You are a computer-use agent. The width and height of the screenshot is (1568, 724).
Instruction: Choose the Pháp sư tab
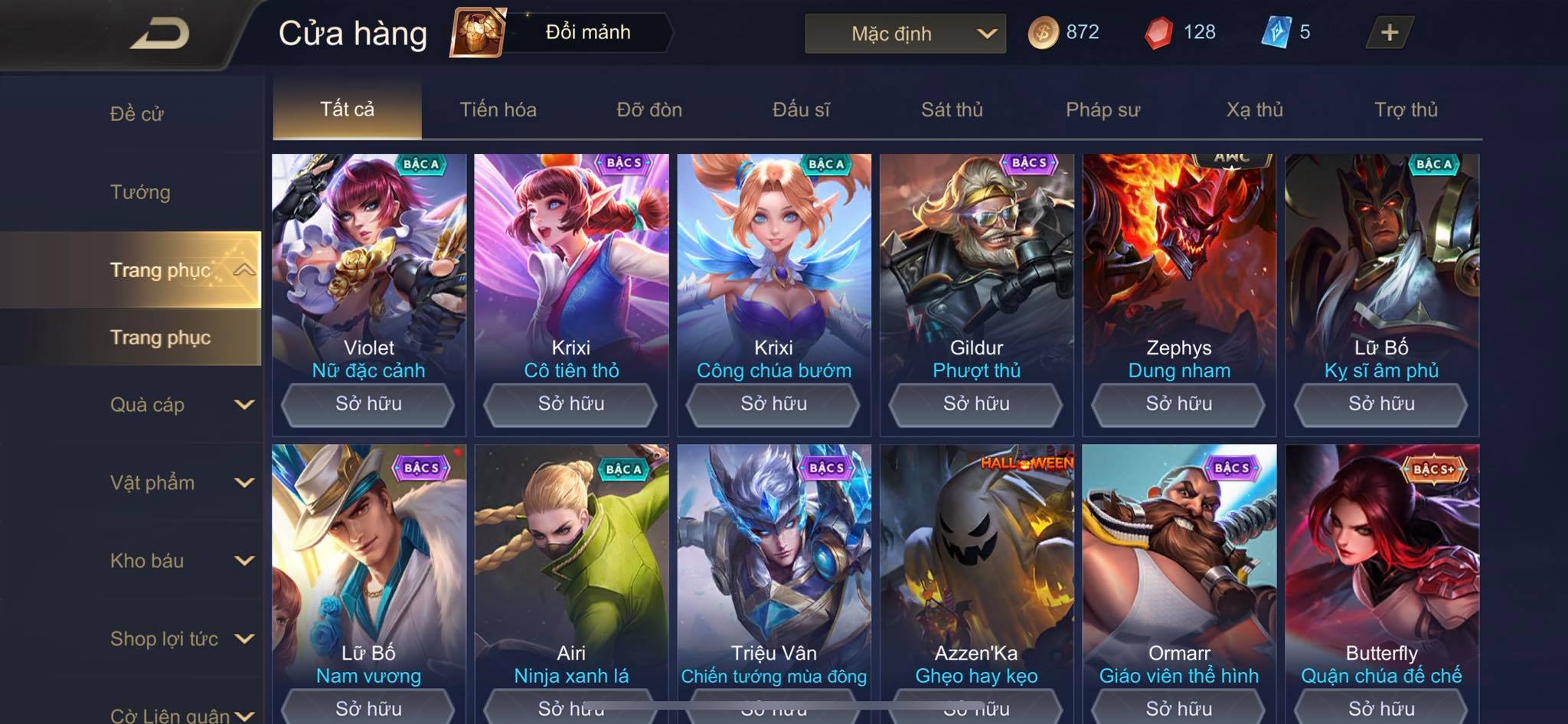coord(1102,109)
